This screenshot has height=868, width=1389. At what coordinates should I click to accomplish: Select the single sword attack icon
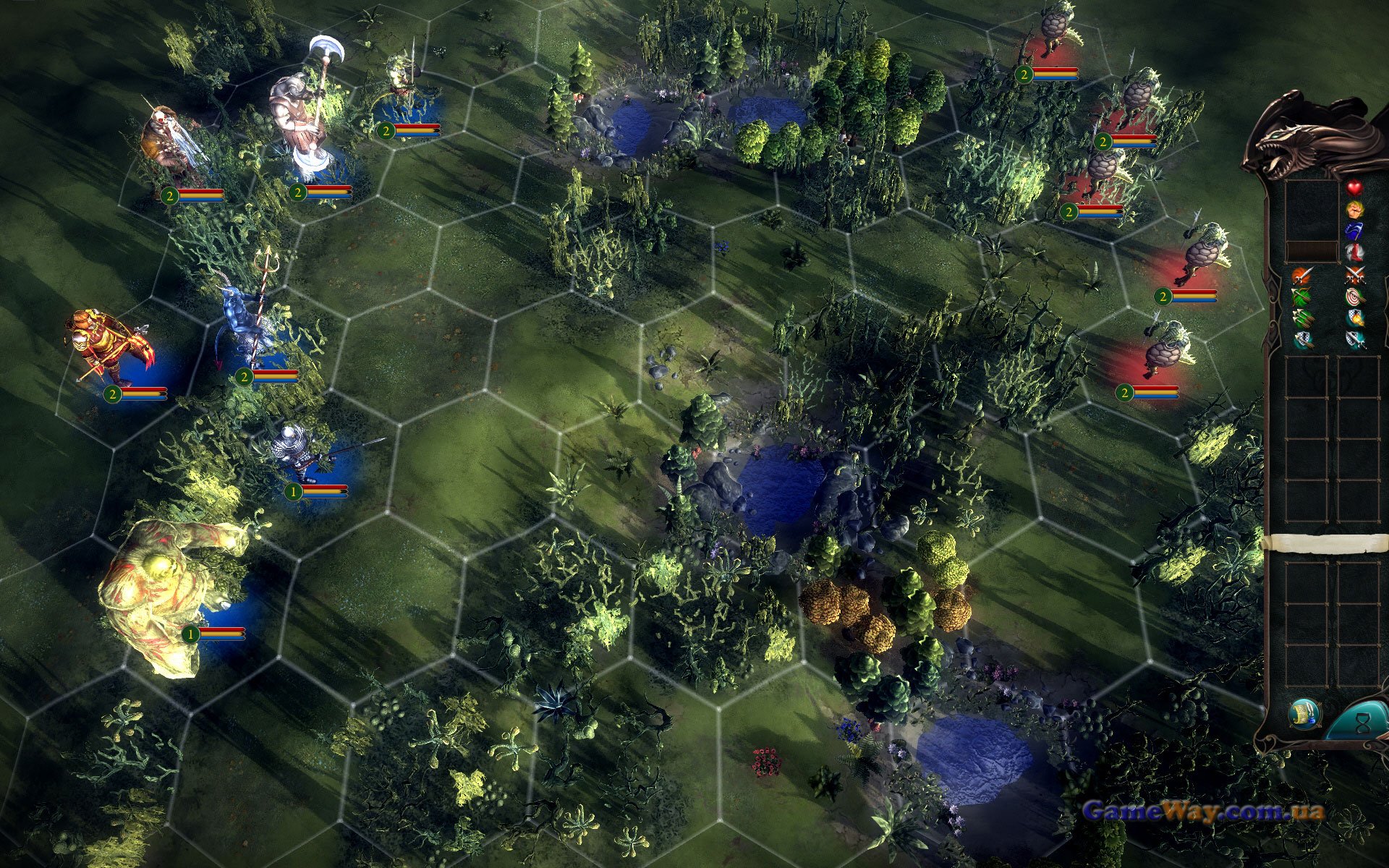pos(1301,275)
